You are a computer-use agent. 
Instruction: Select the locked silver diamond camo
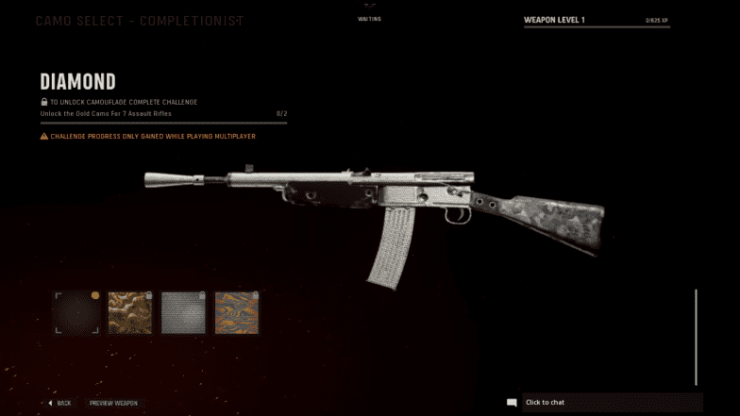(183, 313)
